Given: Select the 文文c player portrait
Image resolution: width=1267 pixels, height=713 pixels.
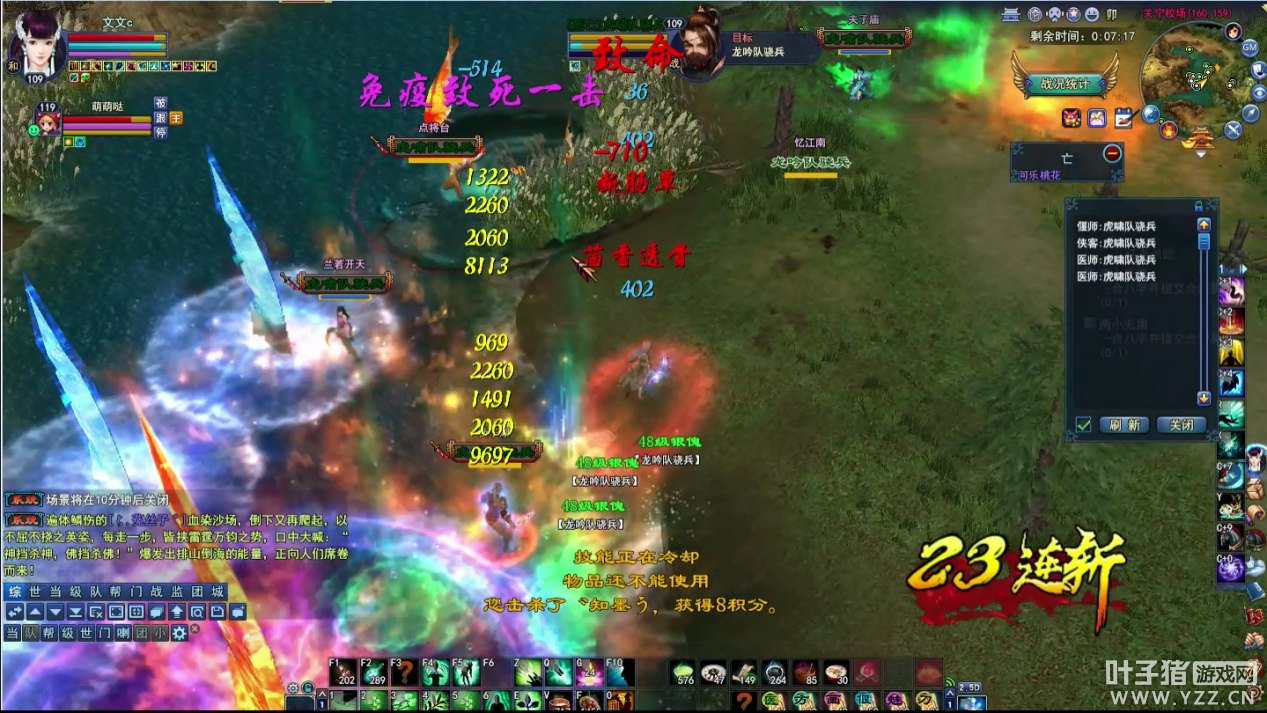Looking at the screenshot, I should coord(37,45).
